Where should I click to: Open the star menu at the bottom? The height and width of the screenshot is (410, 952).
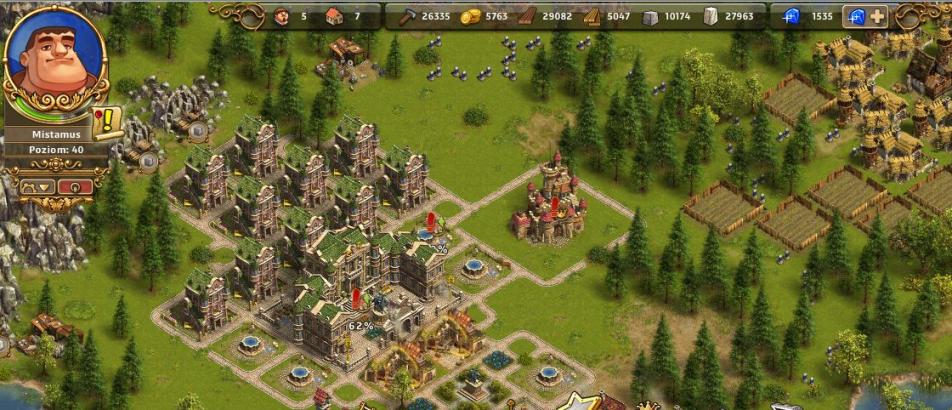577,402
